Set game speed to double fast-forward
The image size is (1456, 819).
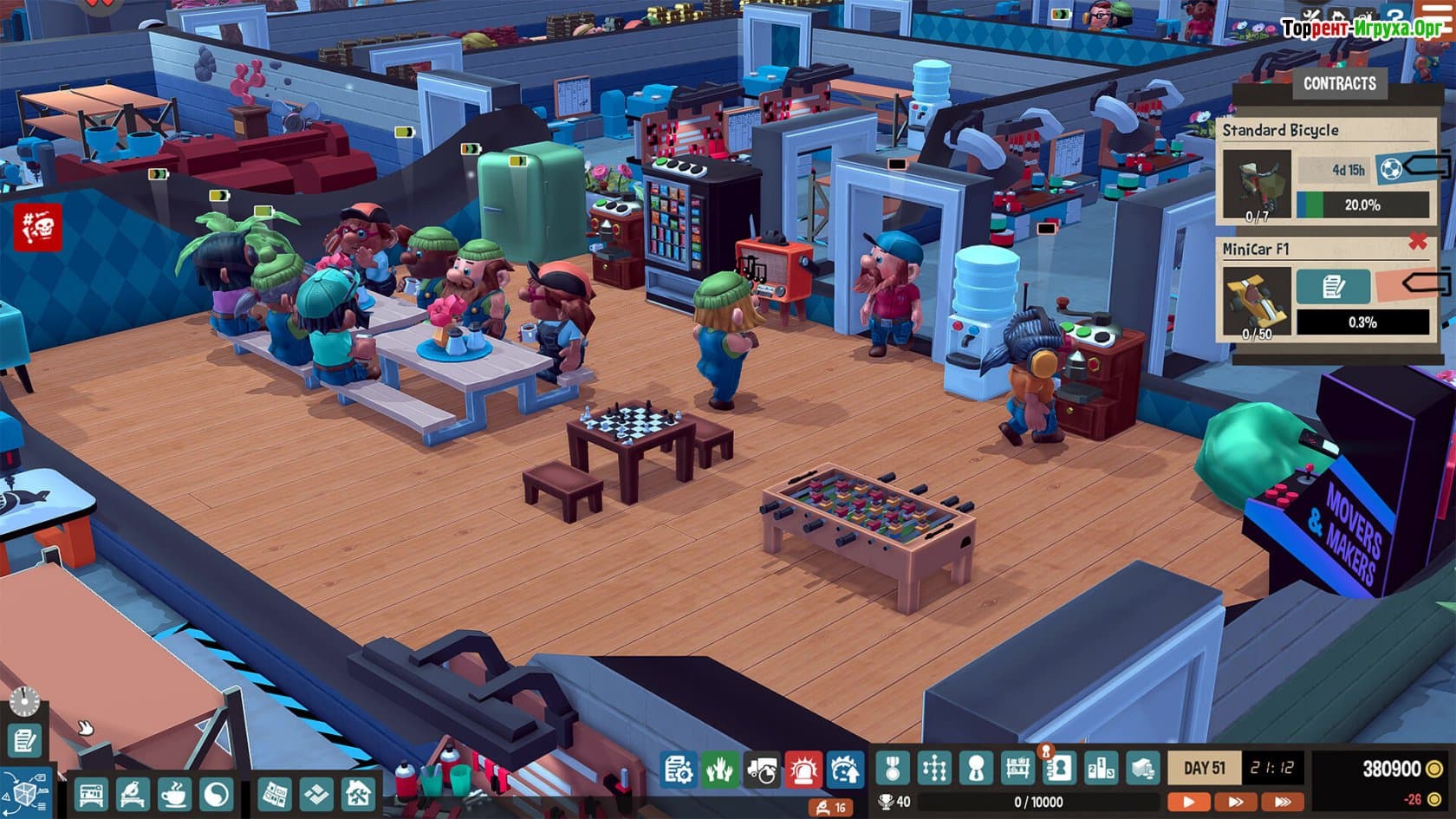pos(1237,802)
